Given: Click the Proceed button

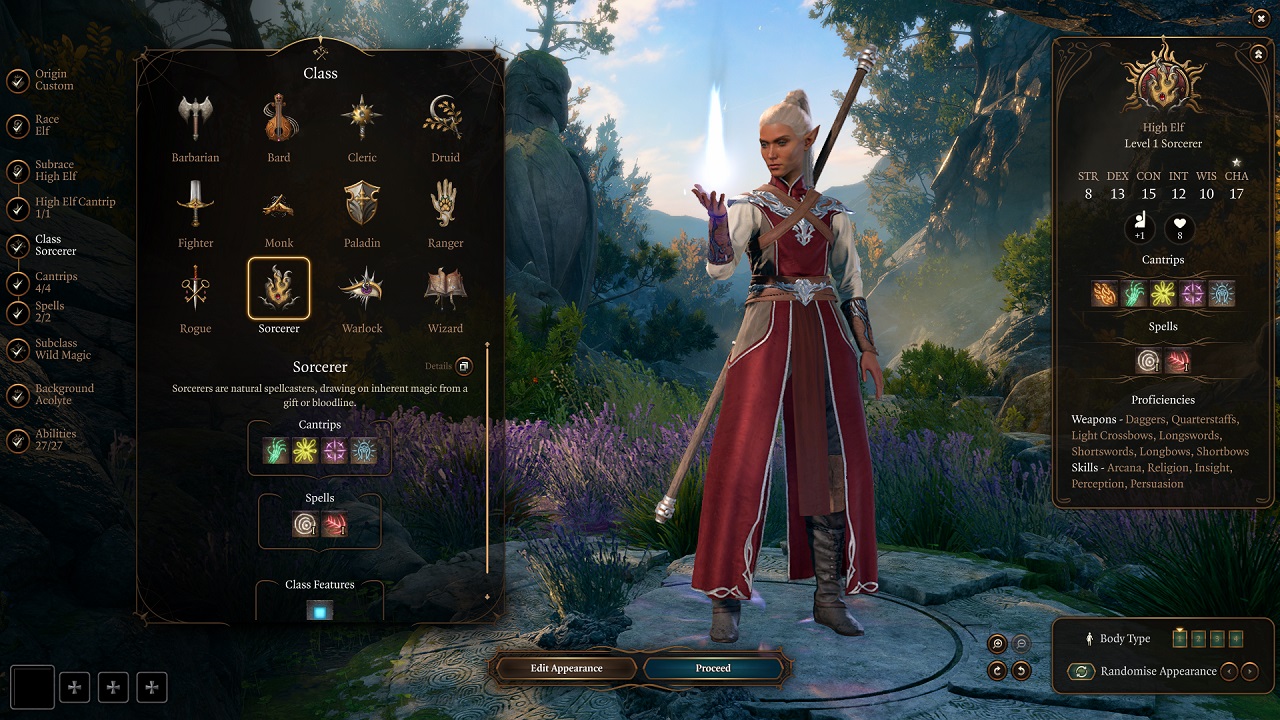Looking at the screenshot, I should click(714, 668).
